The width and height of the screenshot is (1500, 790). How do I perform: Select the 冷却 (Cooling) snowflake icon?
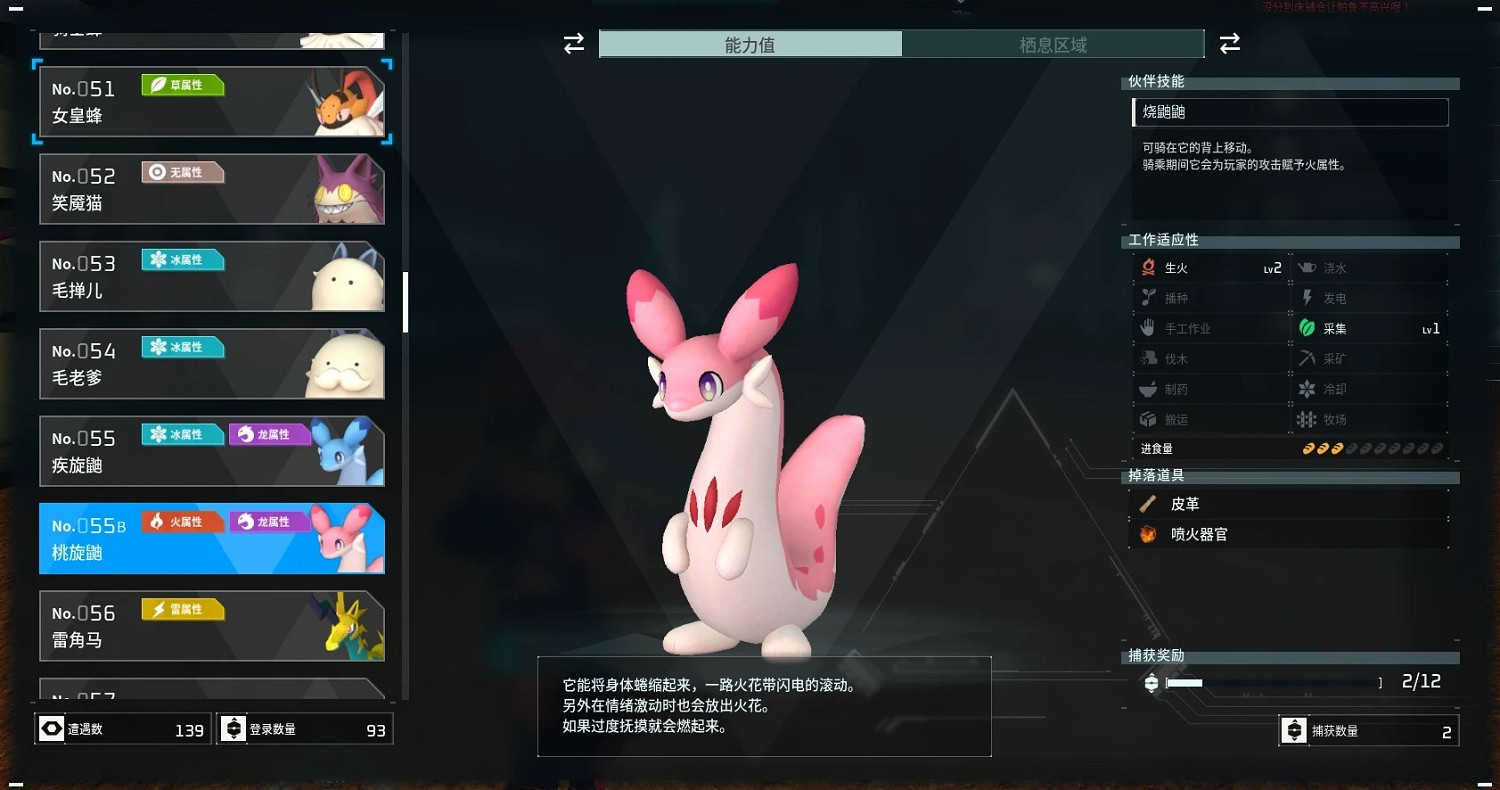pos(1309,388)
